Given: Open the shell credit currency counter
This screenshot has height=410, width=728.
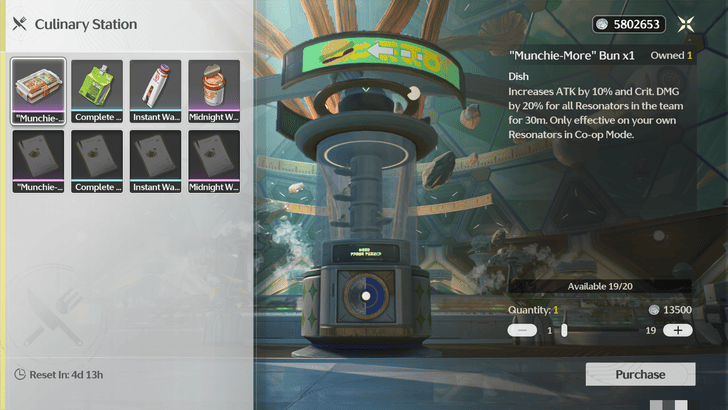Looking at the screenshot, I should [628, 24].
